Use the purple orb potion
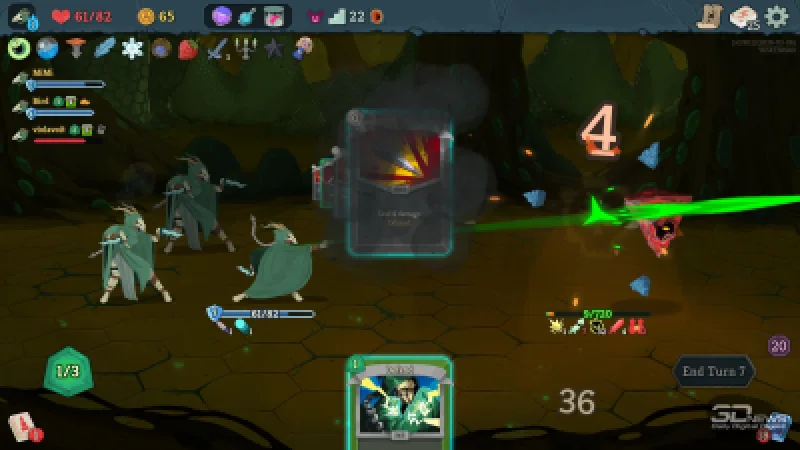The width and height of the screenshot is (800, 450). tap(222, 16)
